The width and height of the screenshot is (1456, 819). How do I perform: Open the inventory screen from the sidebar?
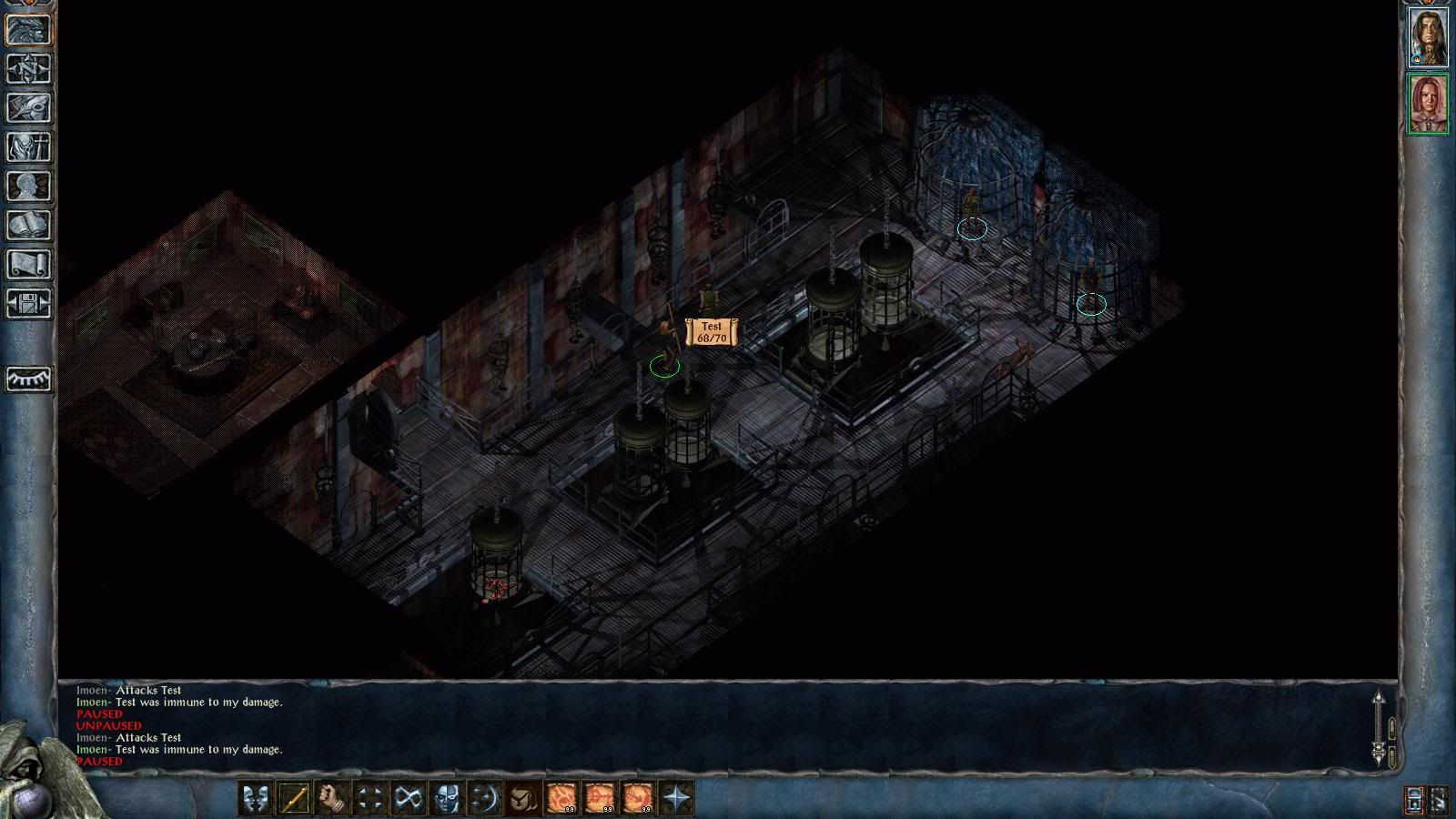point(29,147)
